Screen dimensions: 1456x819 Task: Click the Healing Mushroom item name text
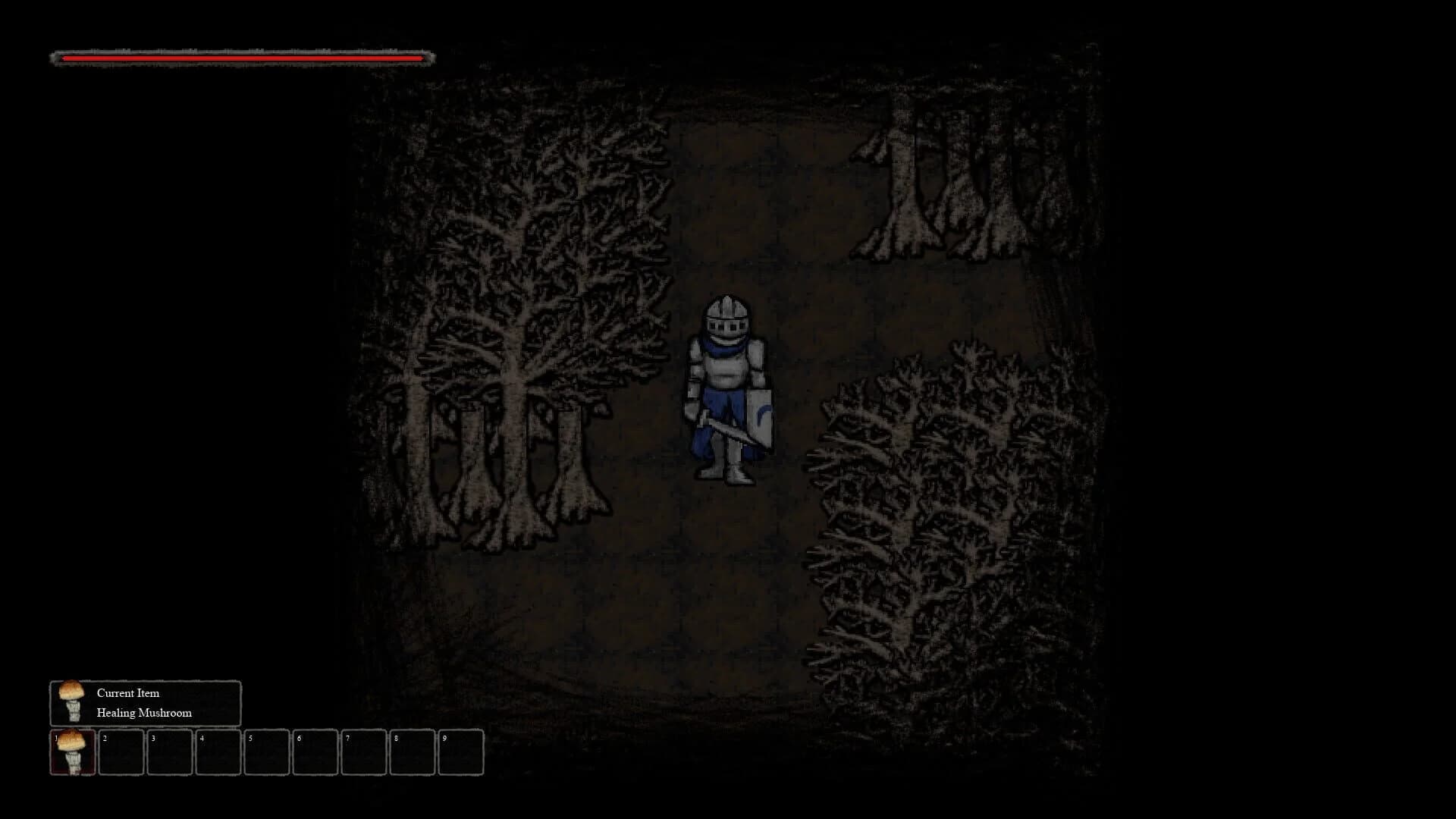(x=144, y=712)
